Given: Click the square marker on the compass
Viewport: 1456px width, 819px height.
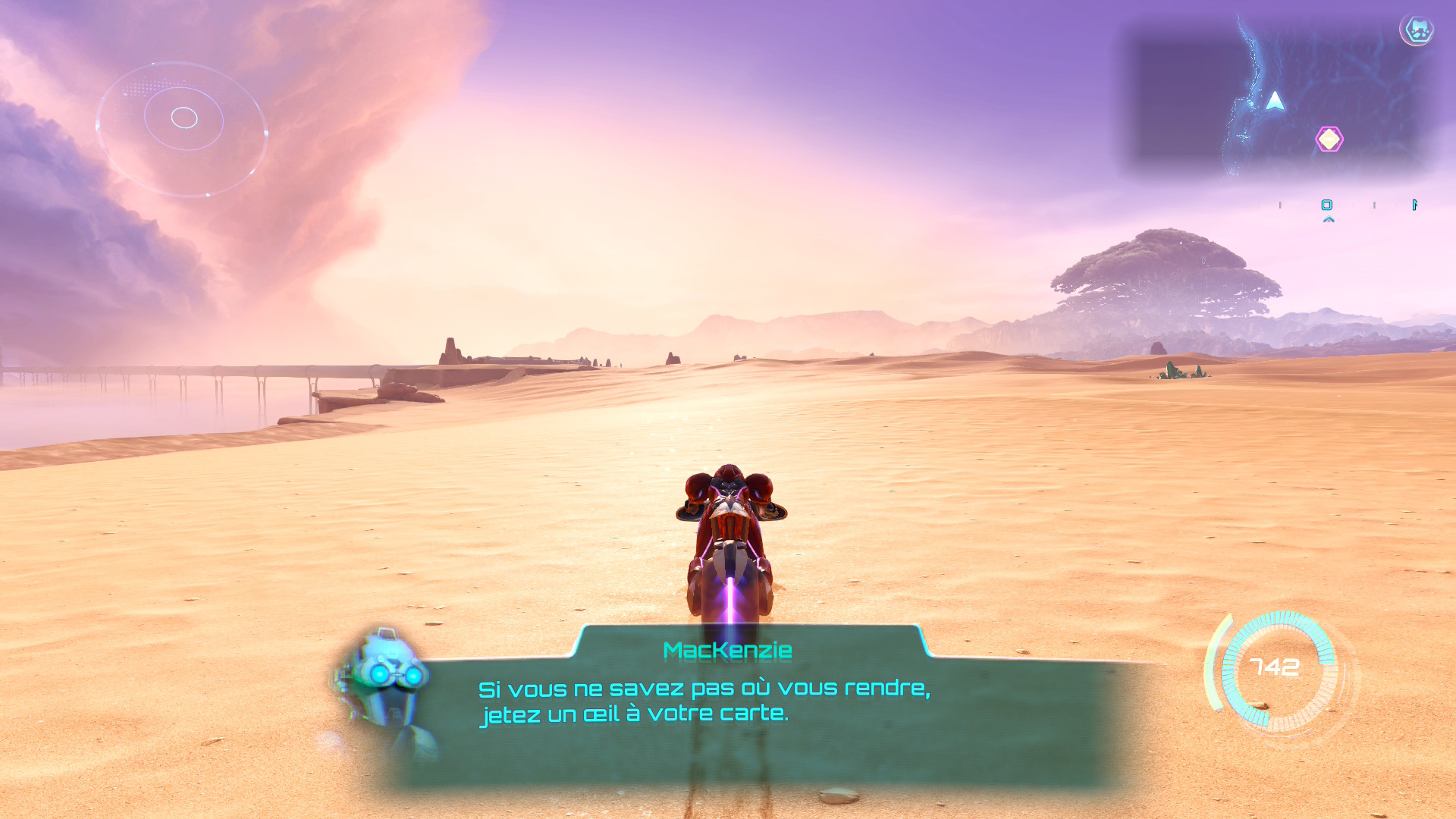Looking at the screenshot, I should [x=1326, y=205].
